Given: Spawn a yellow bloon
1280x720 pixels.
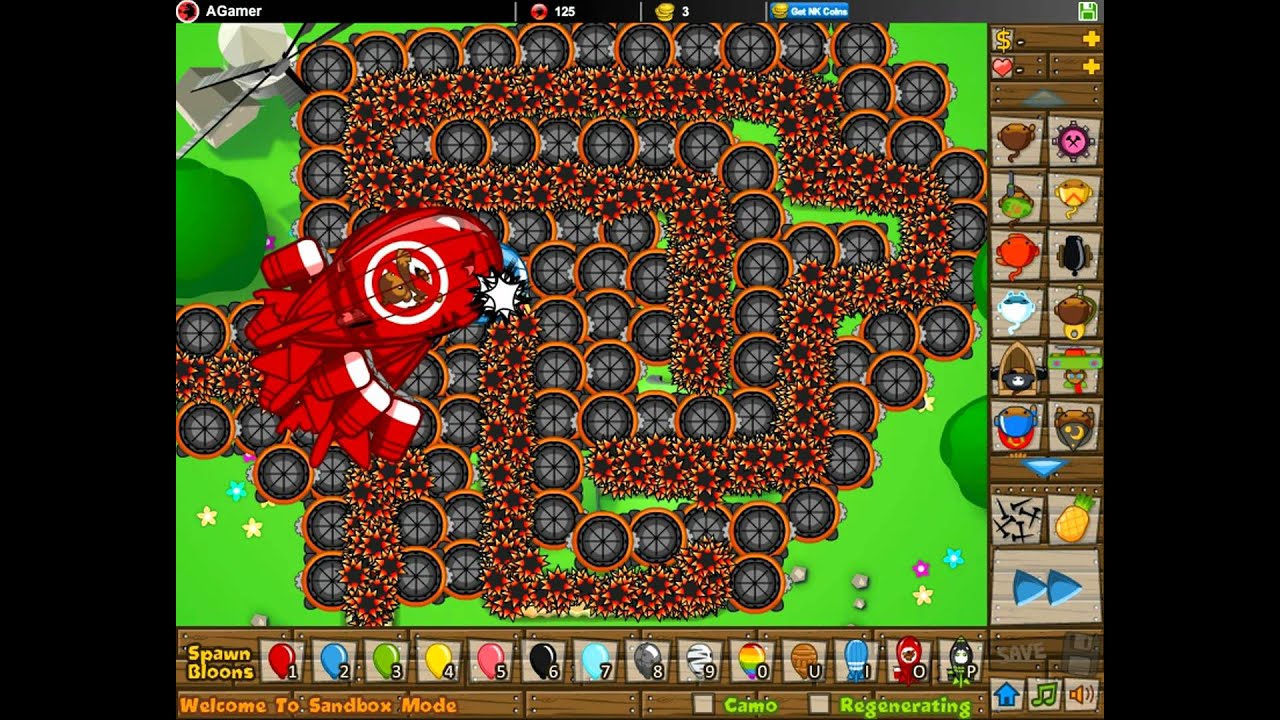Looking at the screenshot, I should pos(439,661).
